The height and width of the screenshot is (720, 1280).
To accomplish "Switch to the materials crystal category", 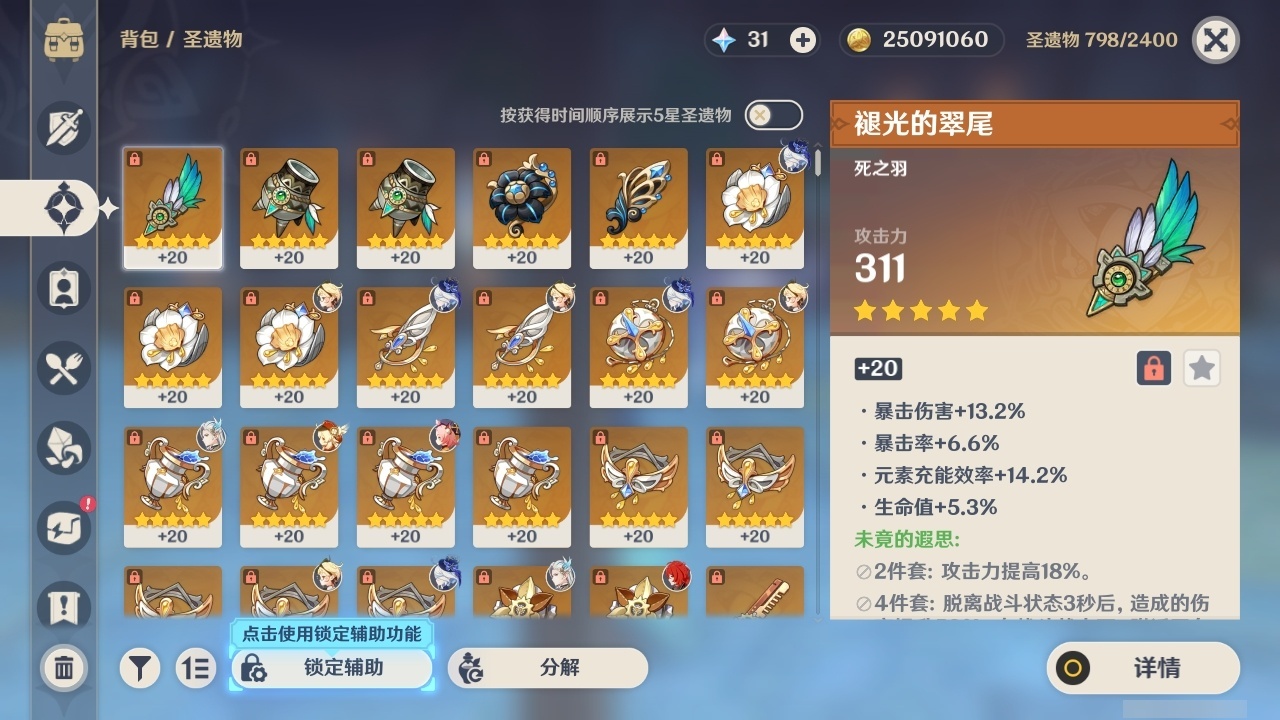I will [x=64, y=448].
